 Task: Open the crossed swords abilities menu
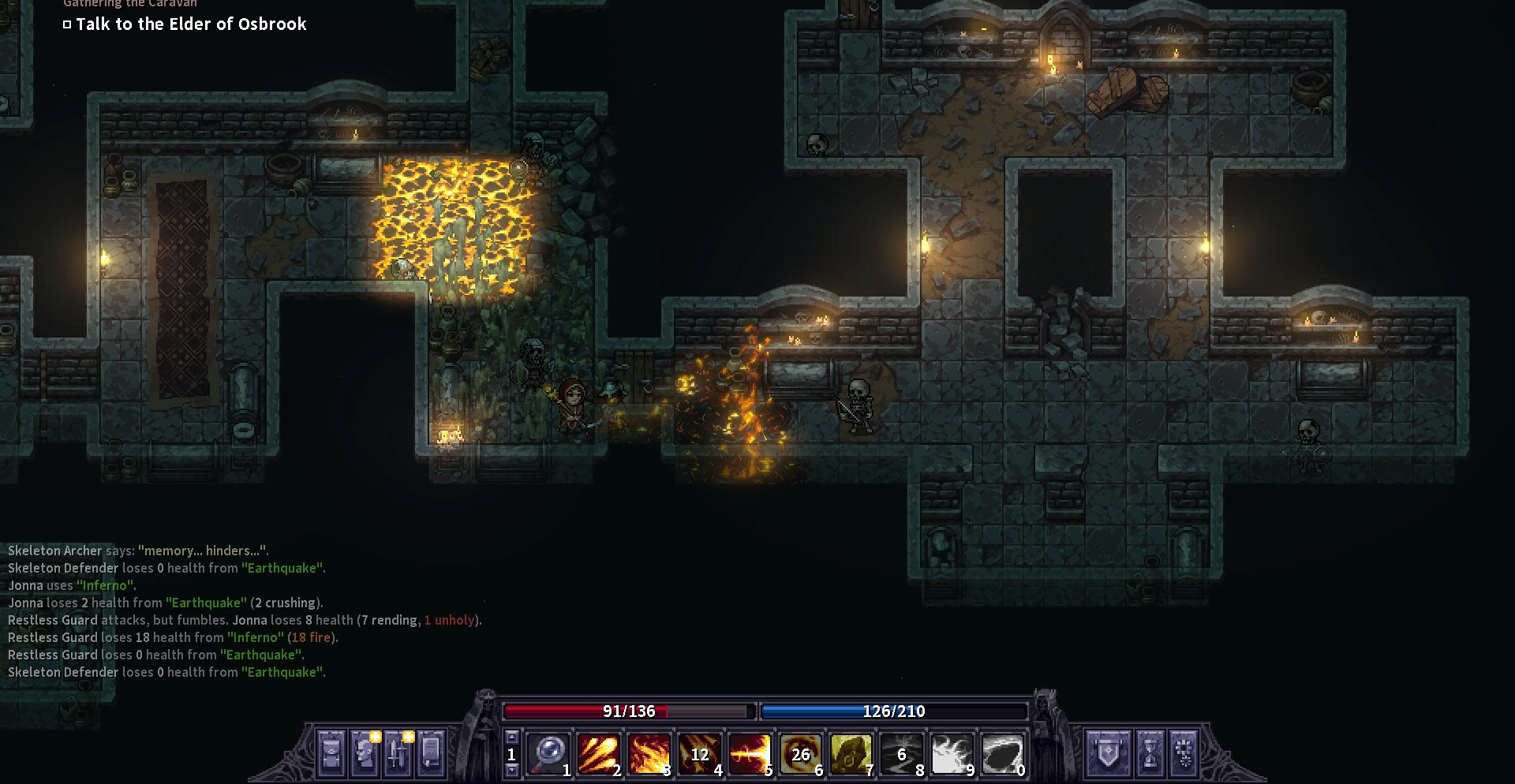(x=398, y=753)
